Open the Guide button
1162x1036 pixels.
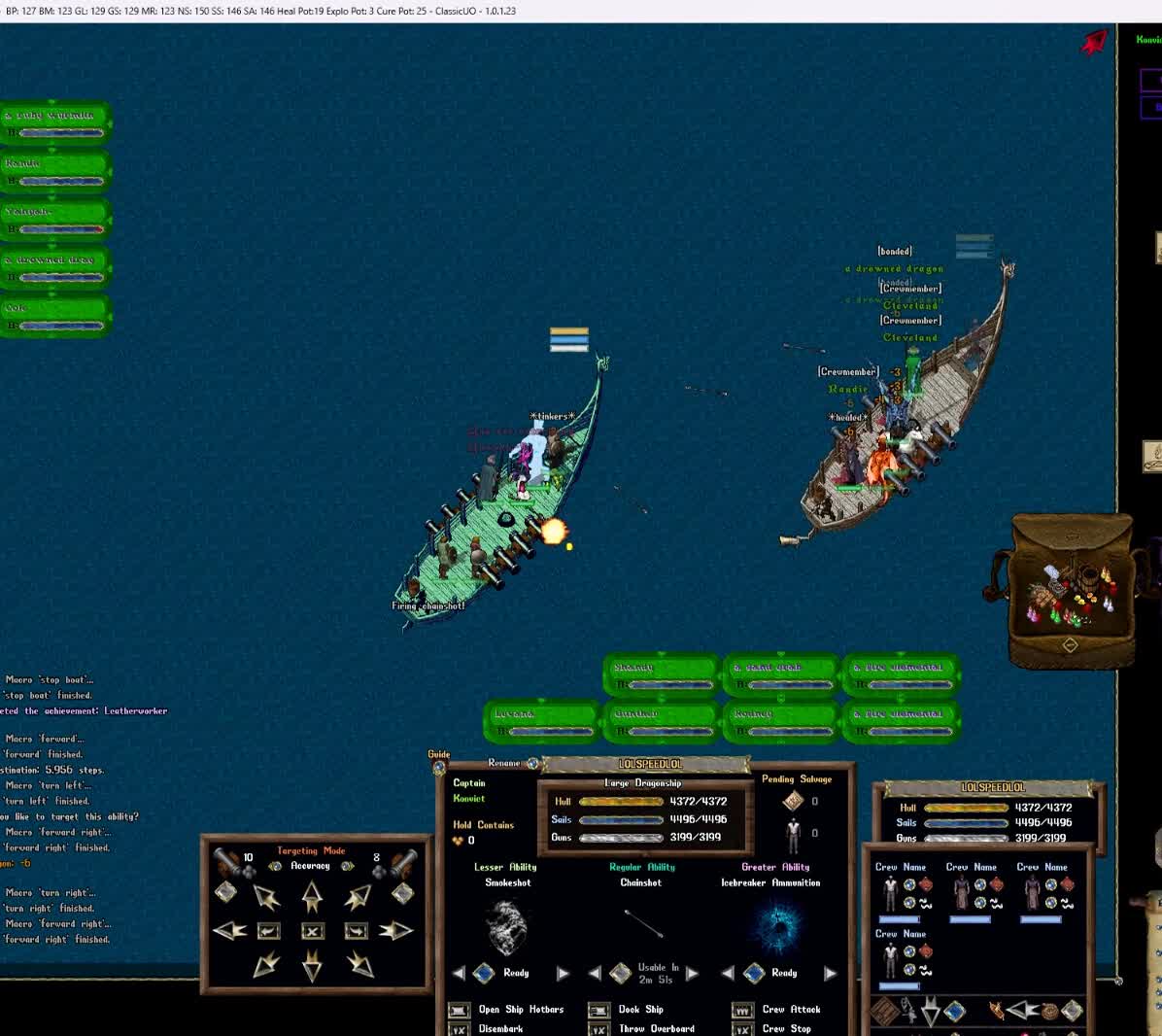tap(439, 768)
